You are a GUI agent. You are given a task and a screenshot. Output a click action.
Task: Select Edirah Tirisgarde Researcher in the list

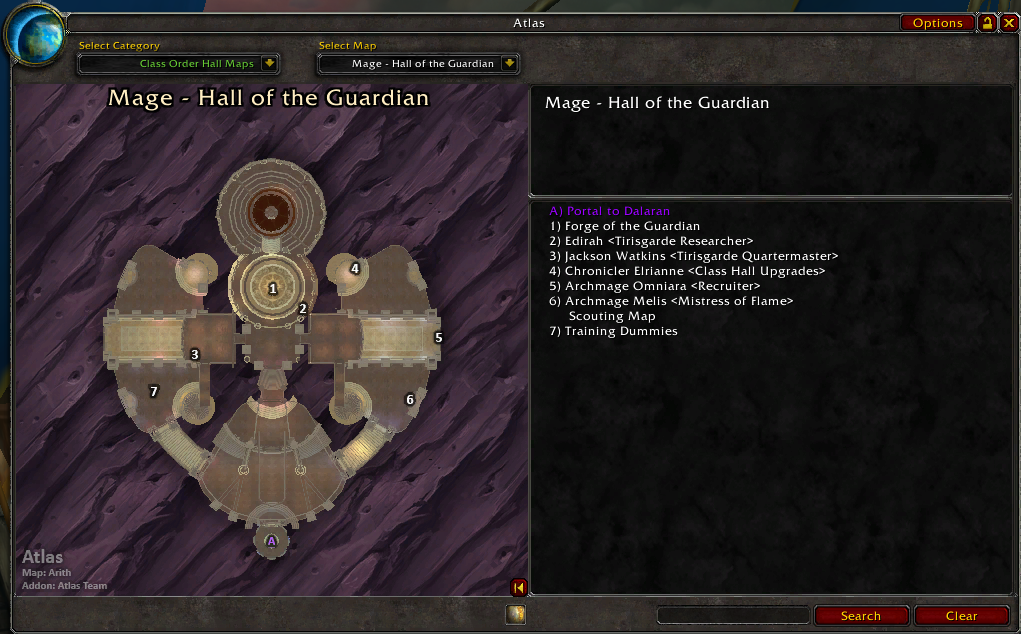tap(651, 241)
